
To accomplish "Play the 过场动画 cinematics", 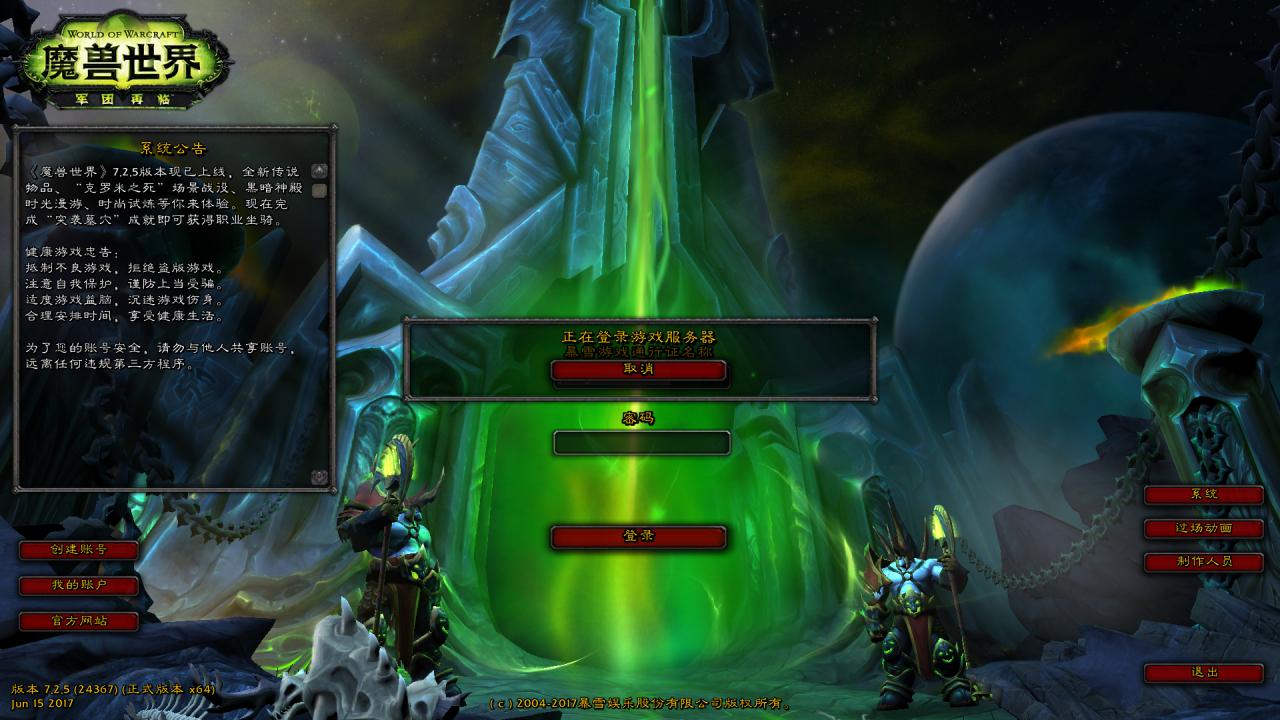I will click(x=1204, y=528).
